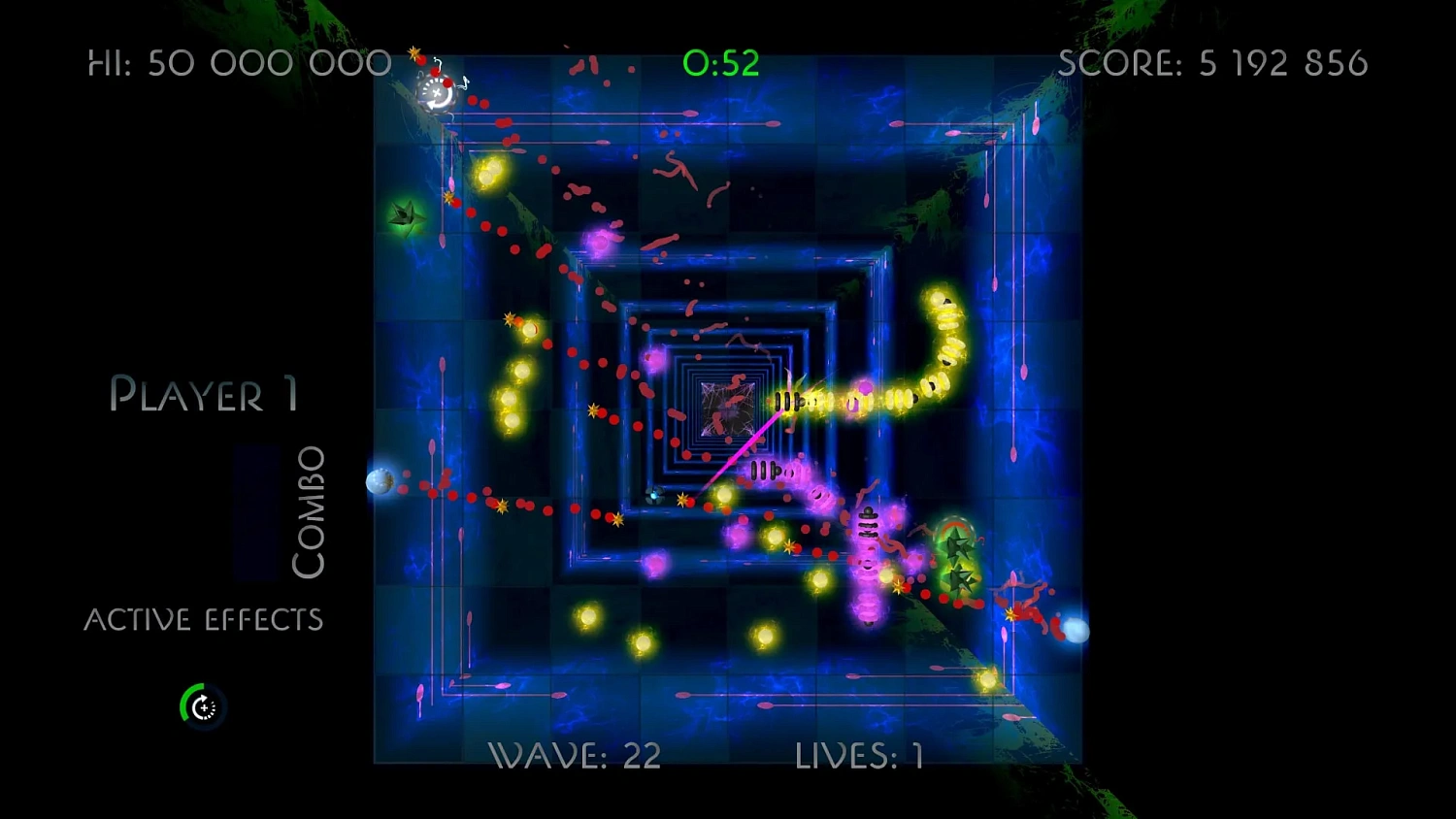Click the green 0:52 countdown timer
This screenshot has width=1456, height=819.
click(722, 62)
